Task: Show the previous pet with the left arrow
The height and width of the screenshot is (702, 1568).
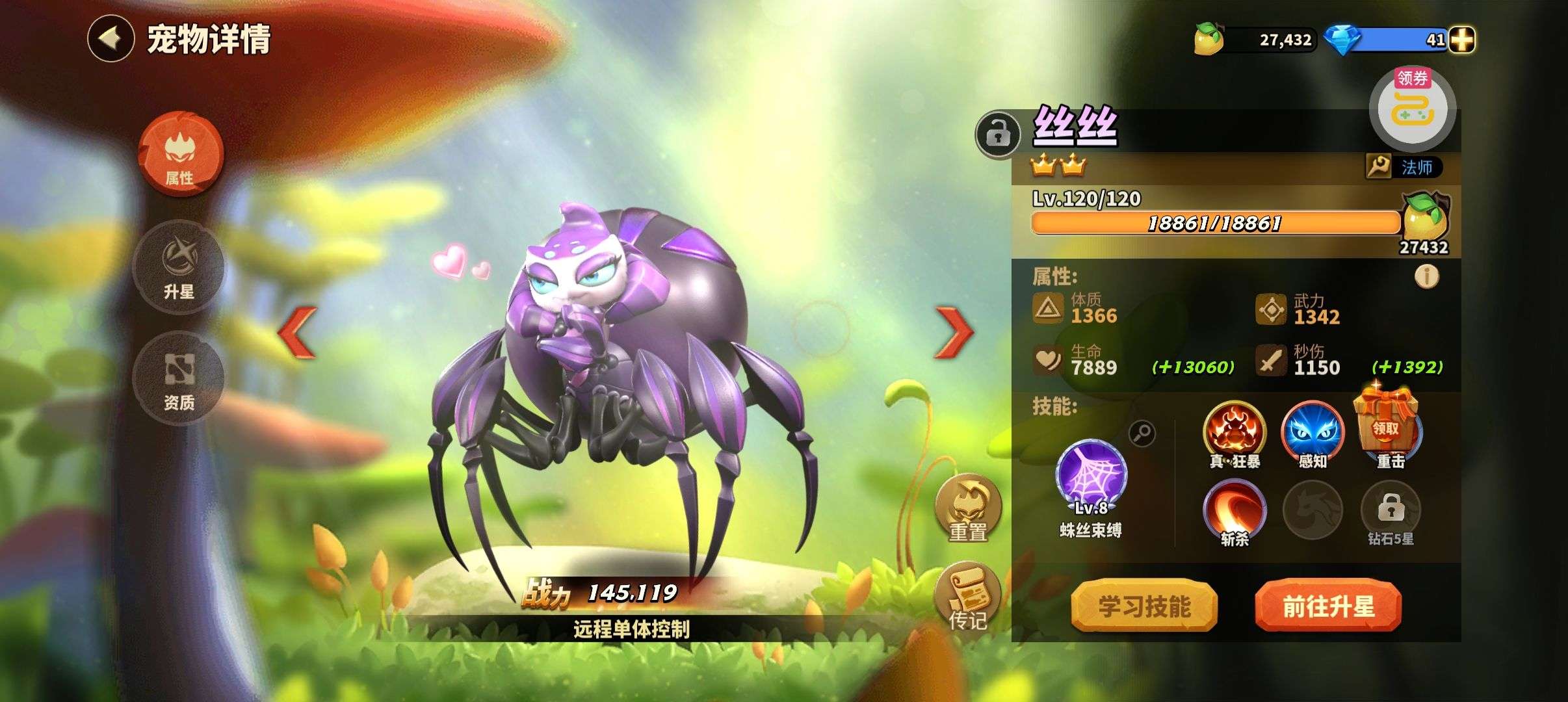Action: [298, 332]
